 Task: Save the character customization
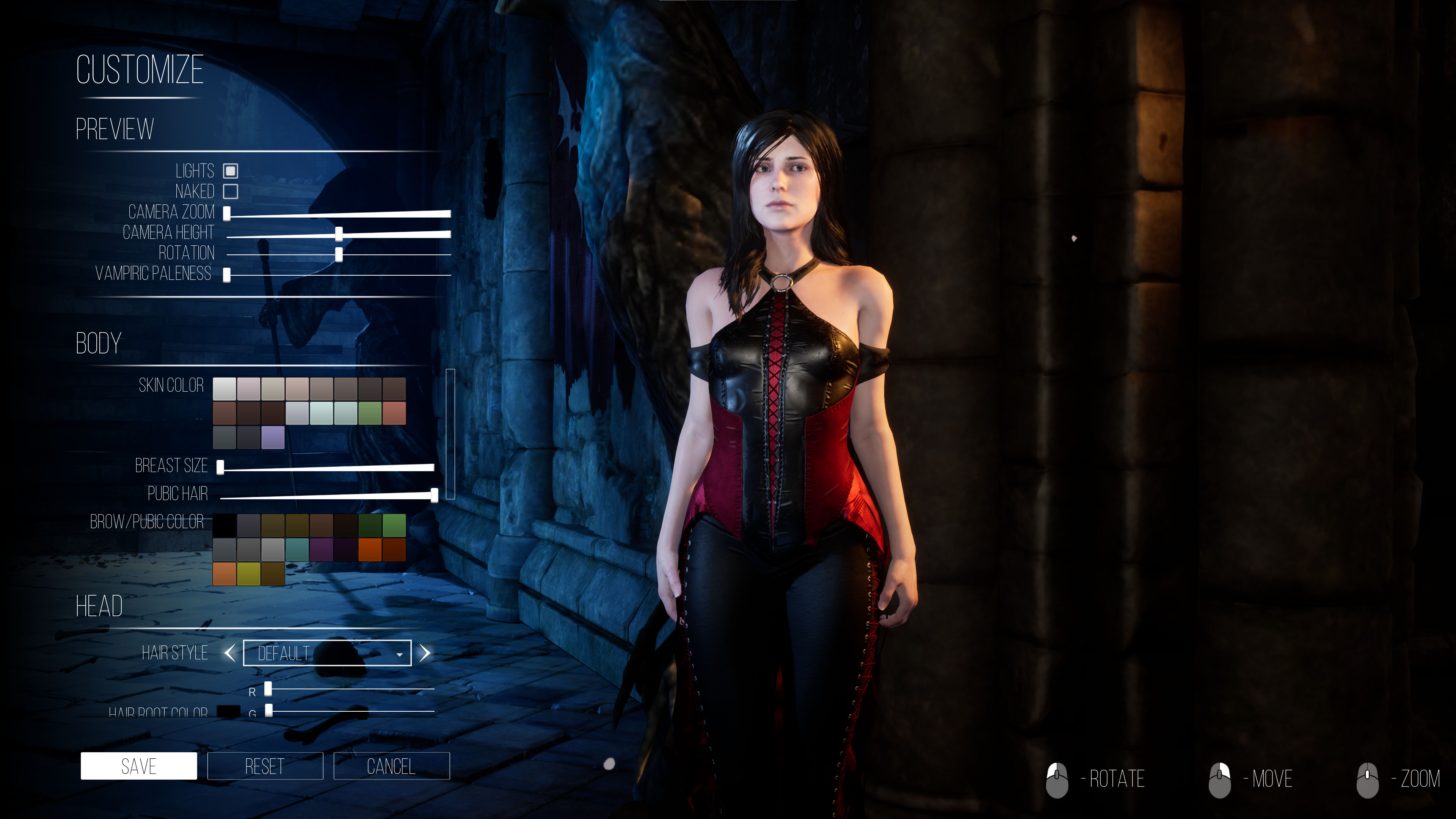tap(138, 766)
